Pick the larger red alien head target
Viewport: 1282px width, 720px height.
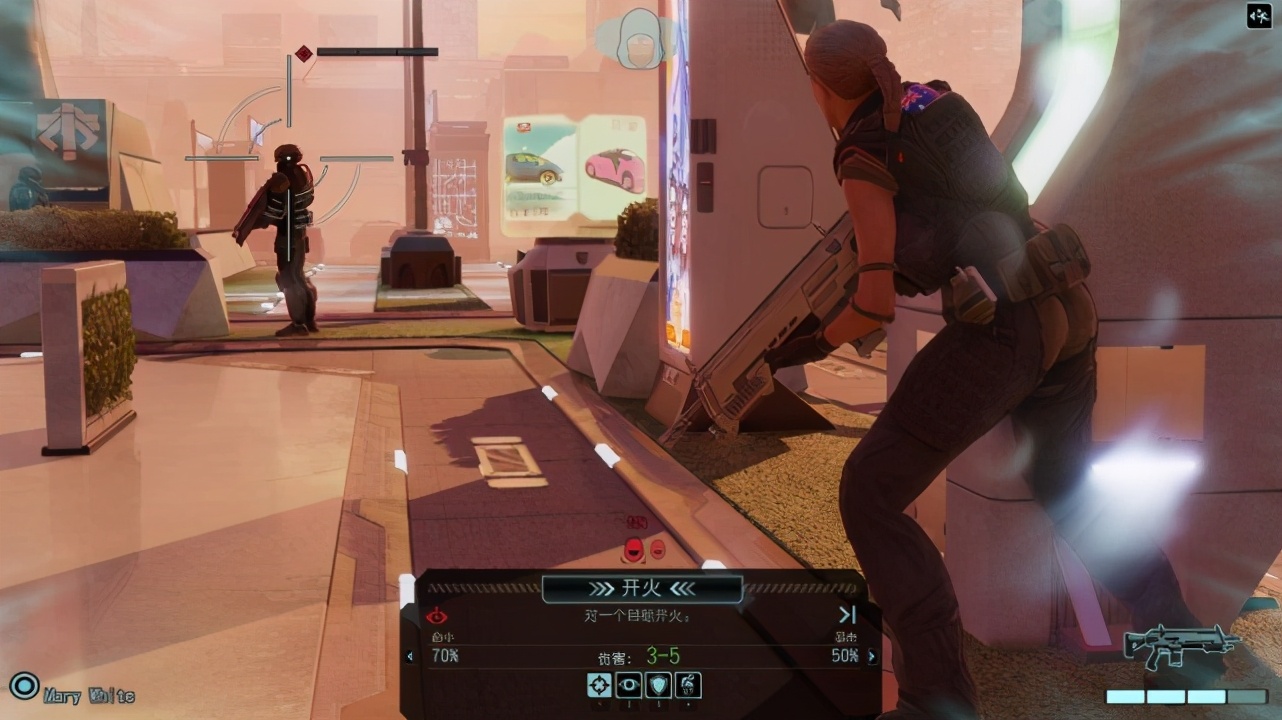[634, 548]
